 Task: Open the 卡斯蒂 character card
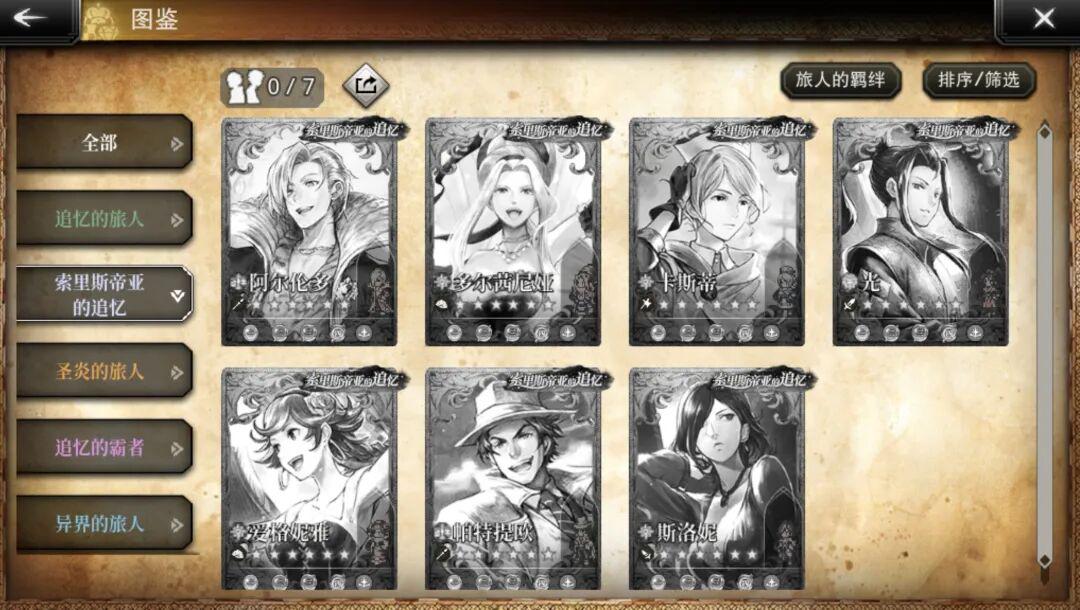pos(717,232)
